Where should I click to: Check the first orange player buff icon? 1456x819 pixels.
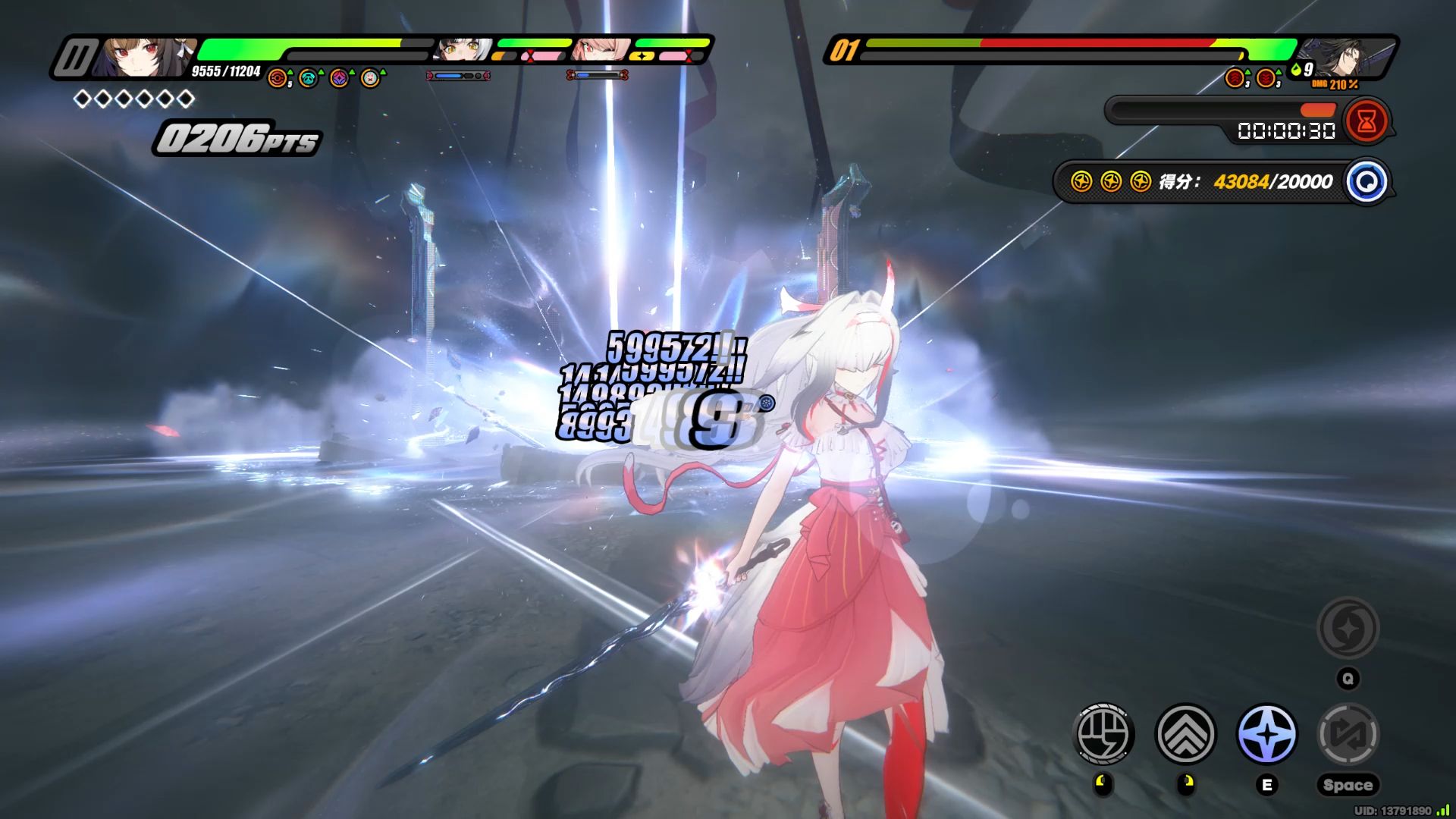pyautogui.click(x=278, y=78)
